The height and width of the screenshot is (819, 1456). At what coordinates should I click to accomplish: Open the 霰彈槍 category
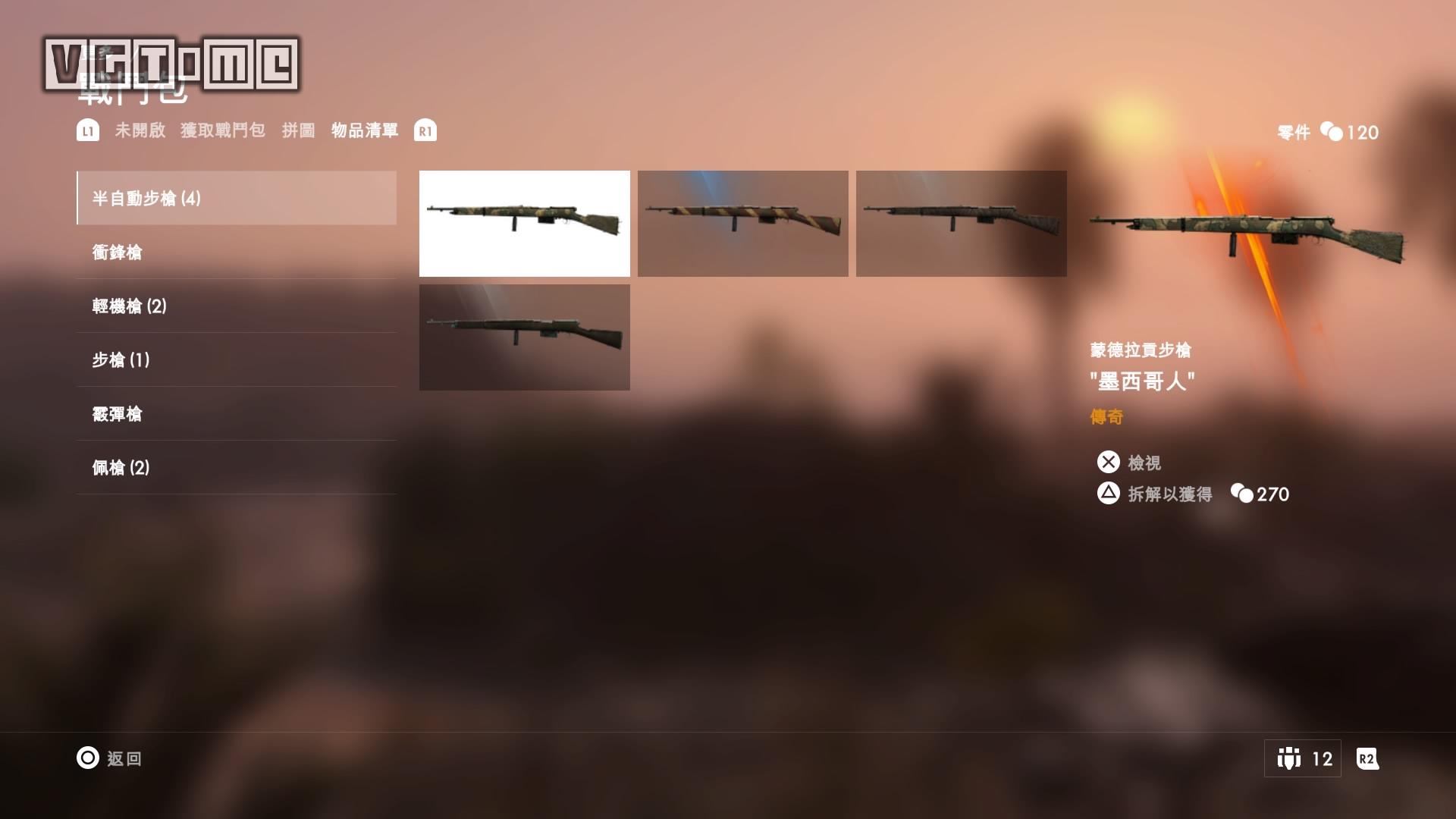click(x=237, y=414)
